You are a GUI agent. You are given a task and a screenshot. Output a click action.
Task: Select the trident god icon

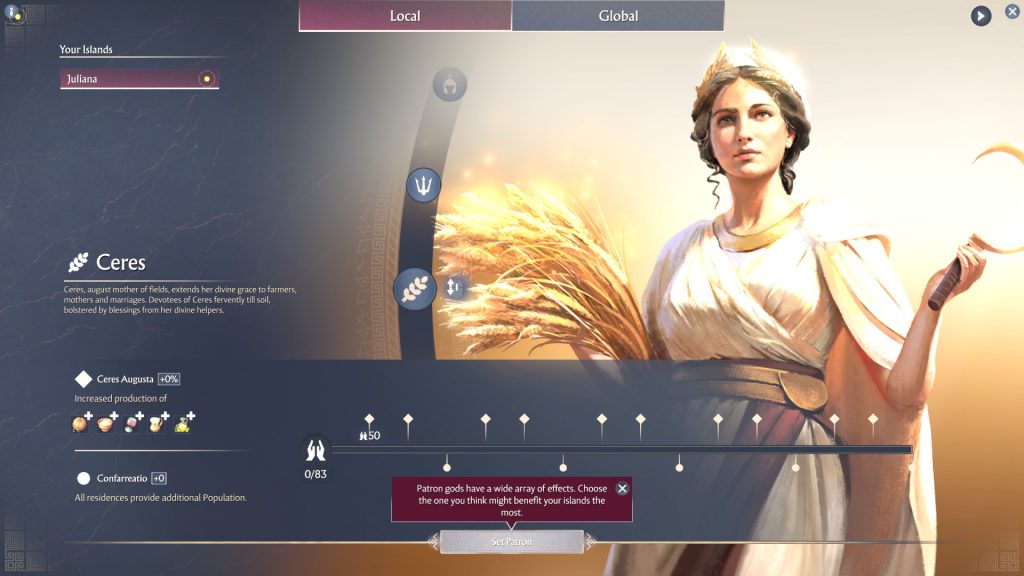[x=424, y=185]
